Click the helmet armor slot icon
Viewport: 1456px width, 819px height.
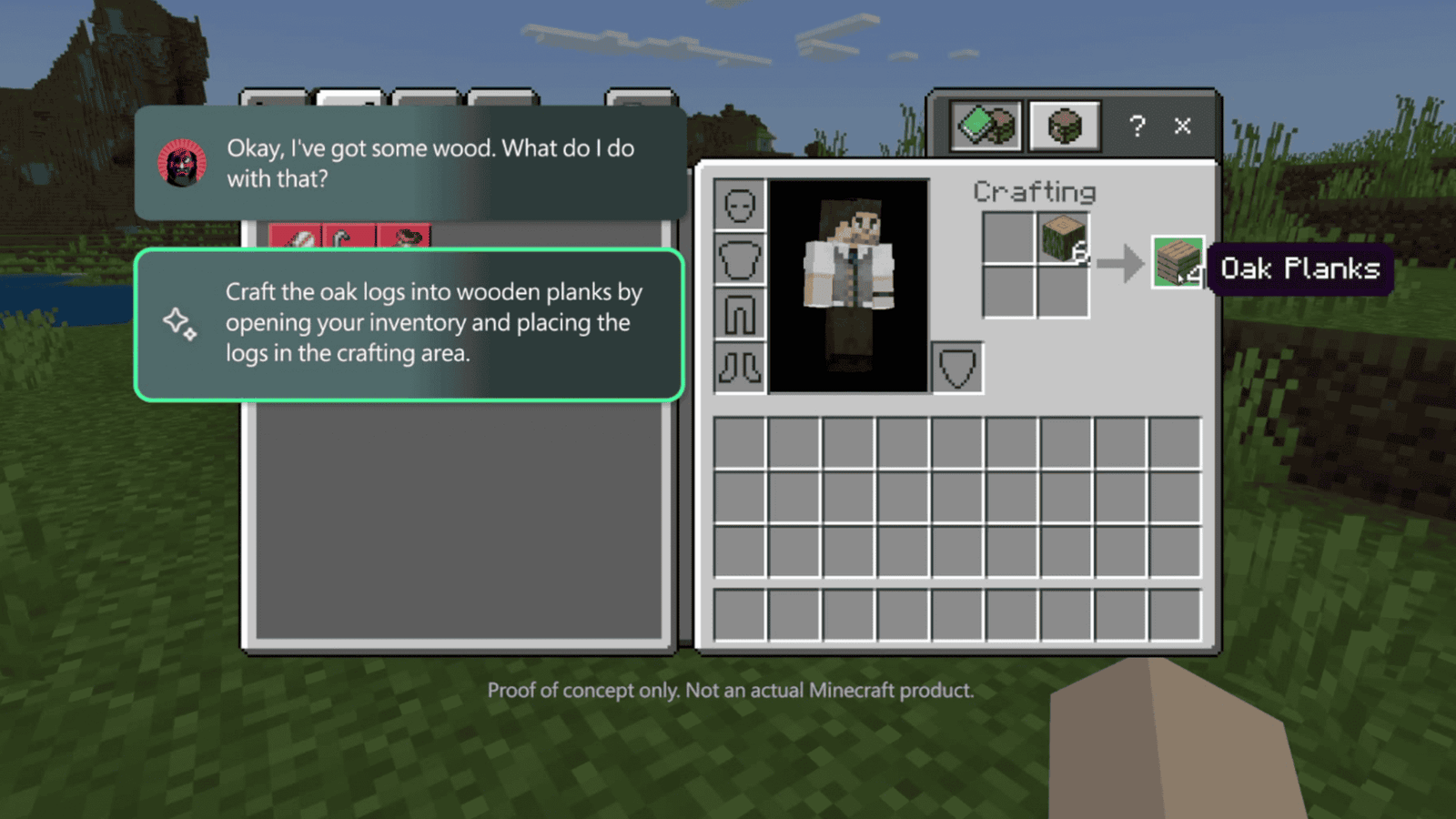click(740, 203)
